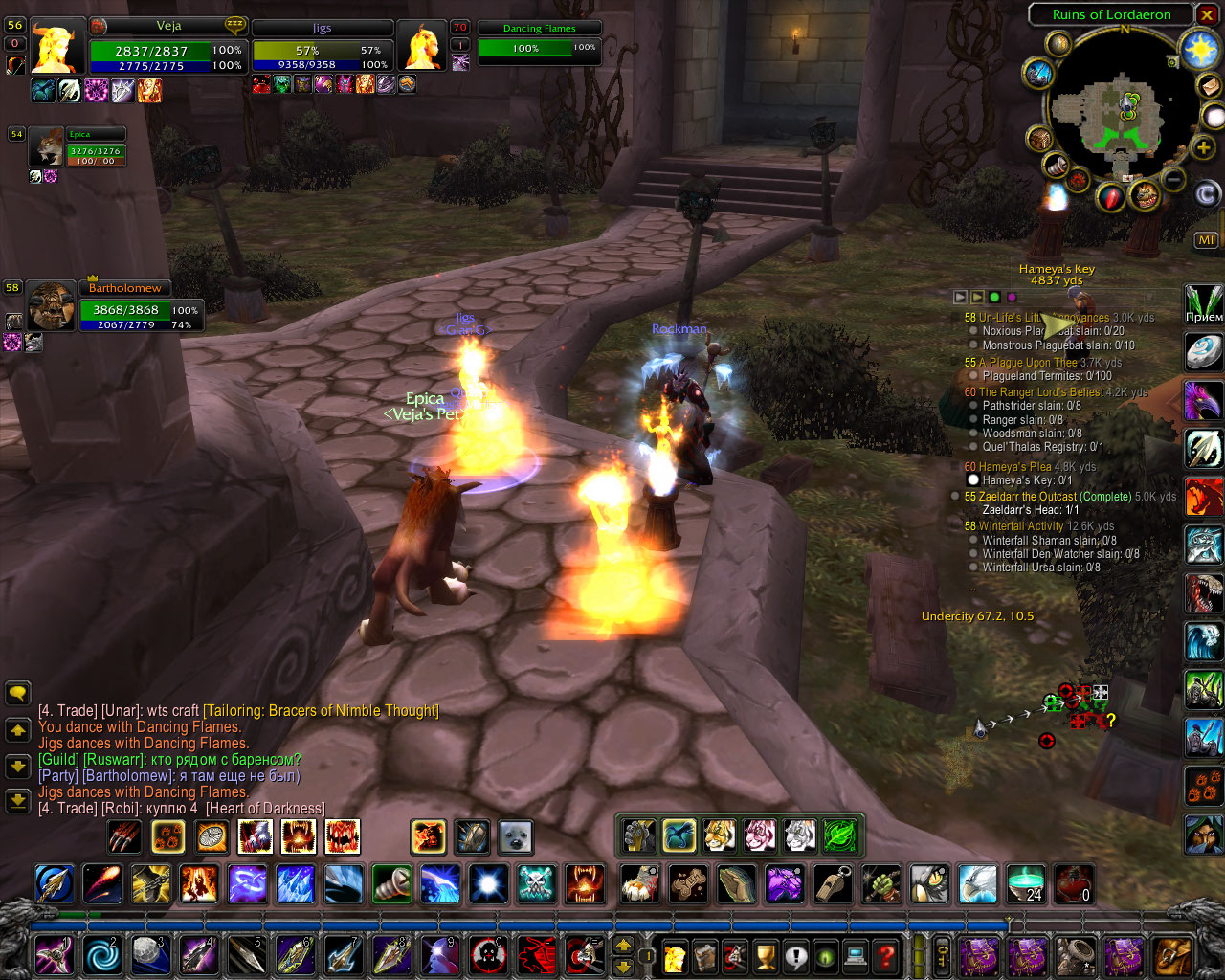Open the red question mark help button

pyautogui.click(x=887, y=955)
